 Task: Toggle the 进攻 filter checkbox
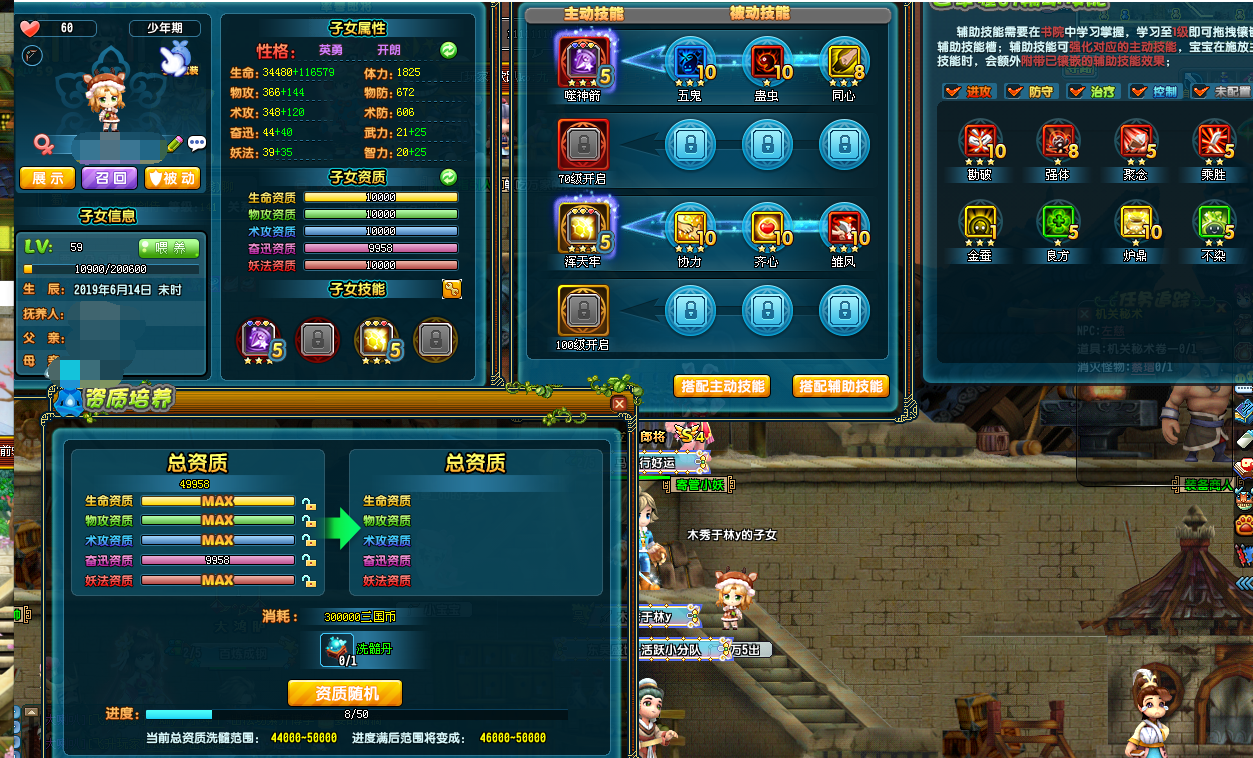[x=952, y=92]
